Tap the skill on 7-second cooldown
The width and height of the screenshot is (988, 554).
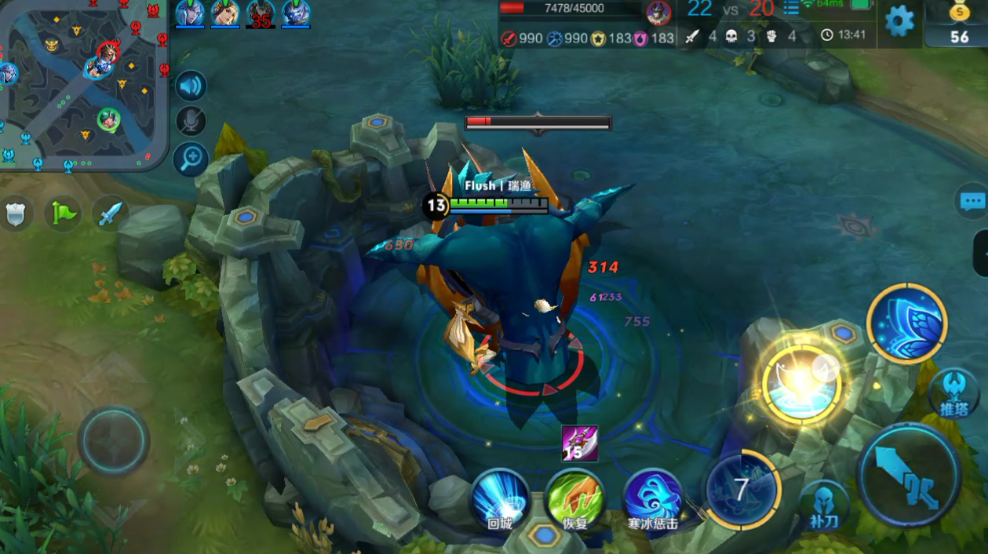[x=741, y=489]
